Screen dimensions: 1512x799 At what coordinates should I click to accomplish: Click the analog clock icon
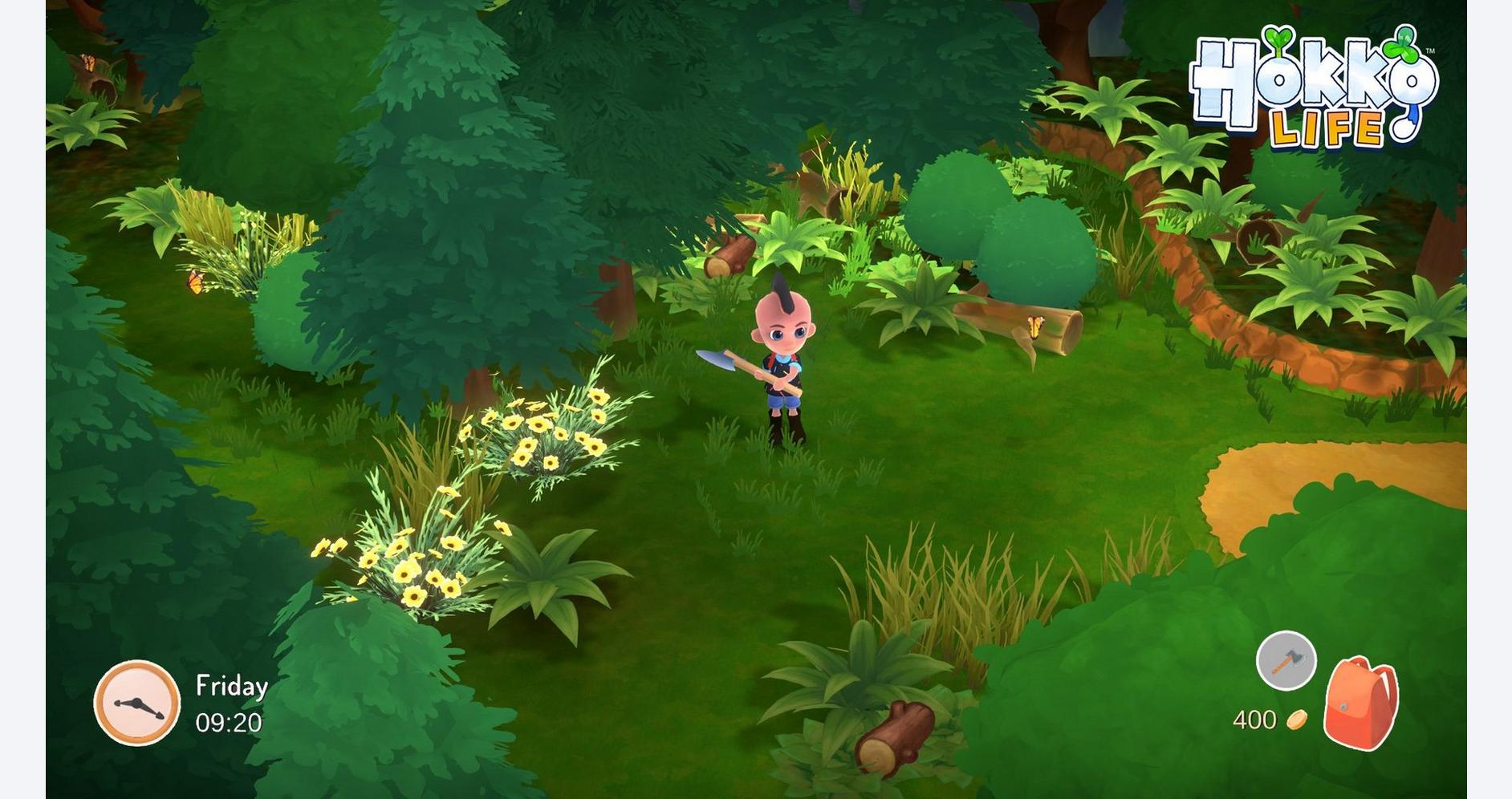pos(137,703)
